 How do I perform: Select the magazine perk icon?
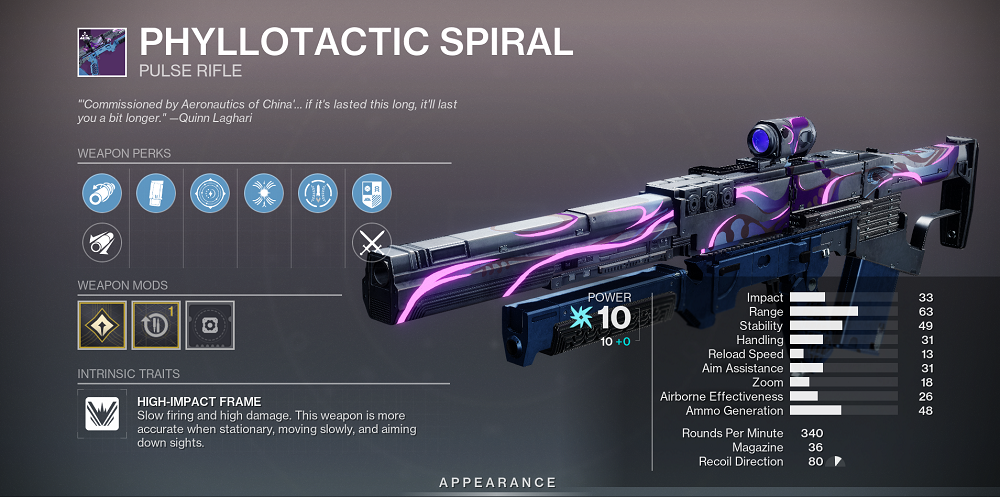tap(156, 191)
